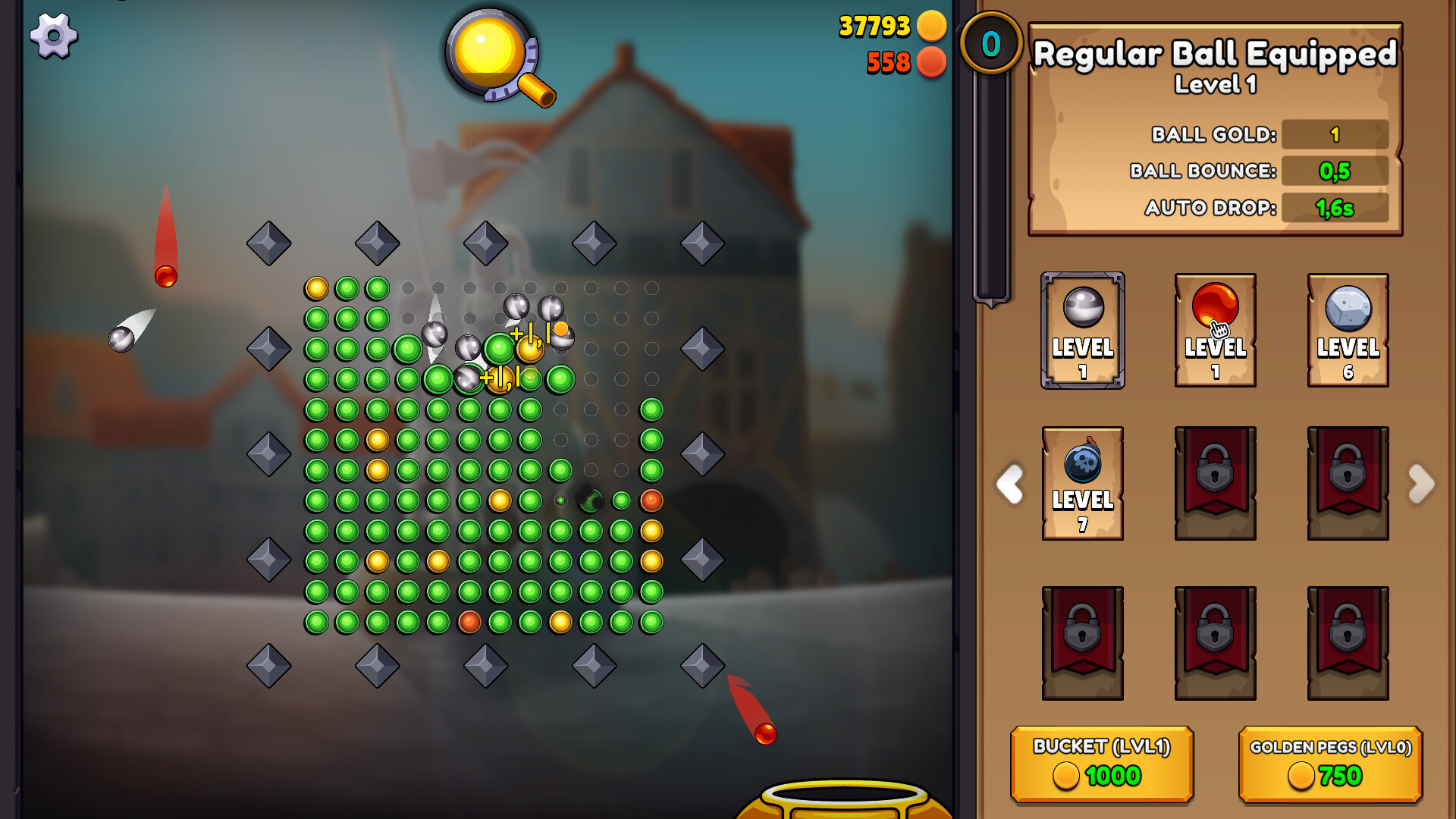Select the steel Regular Ball Level 1 card
This screenshot has height=819, width=1456.
1082,331
